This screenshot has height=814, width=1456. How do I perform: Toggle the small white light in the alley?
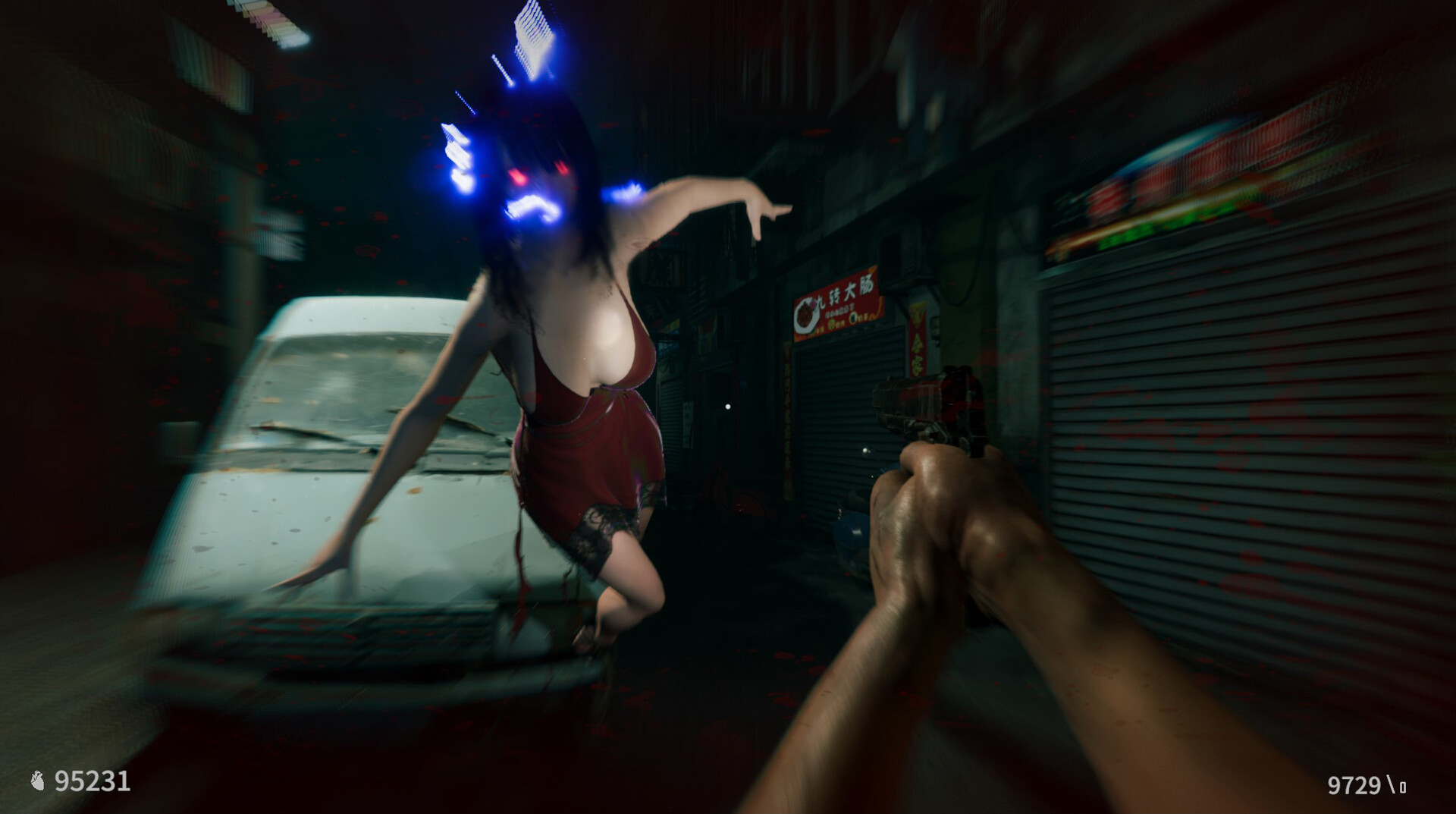click(x=728, y=407)
